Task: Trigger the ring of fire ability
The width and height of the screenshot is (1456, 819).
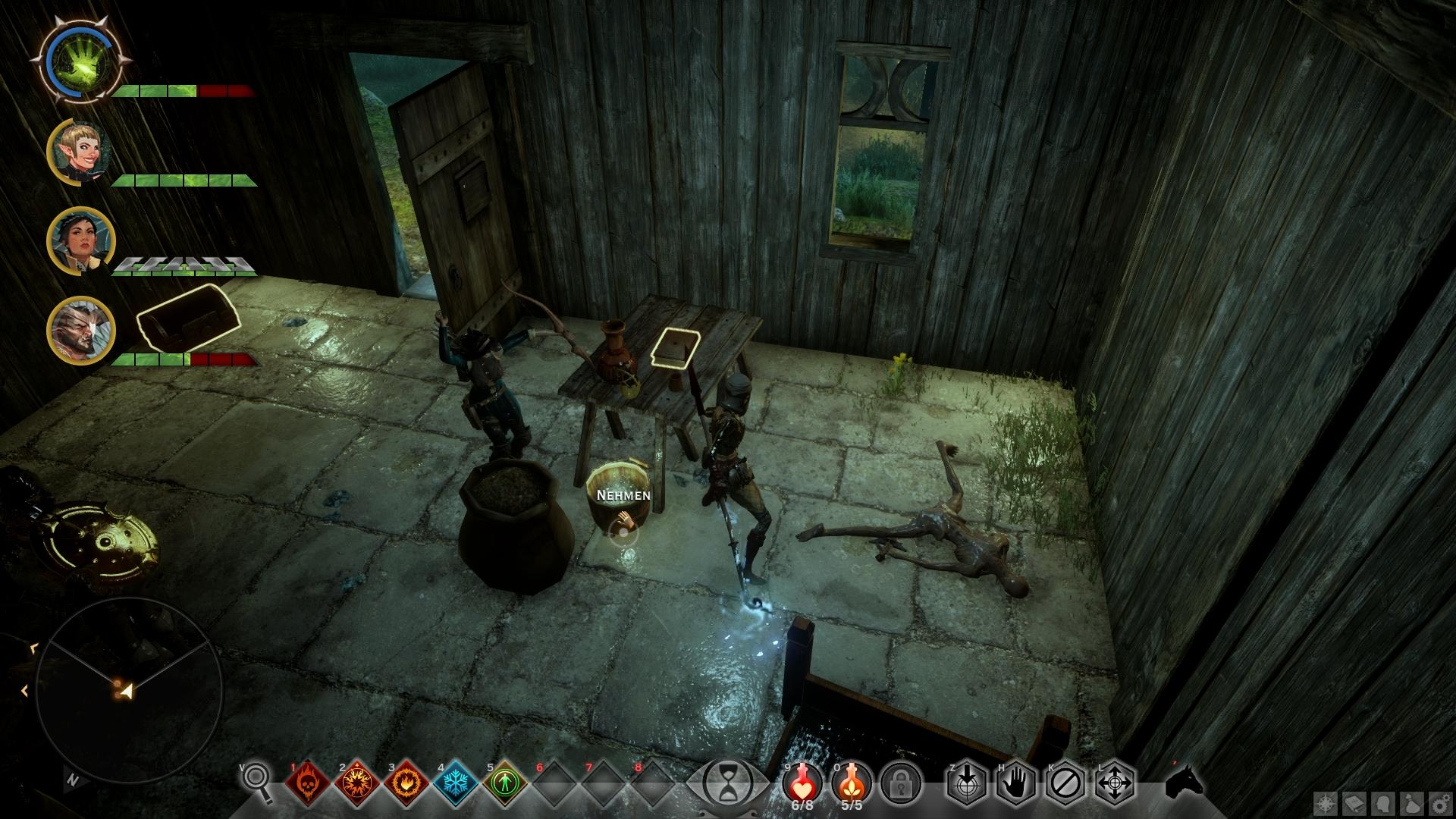Action: [x=404, y=783]
